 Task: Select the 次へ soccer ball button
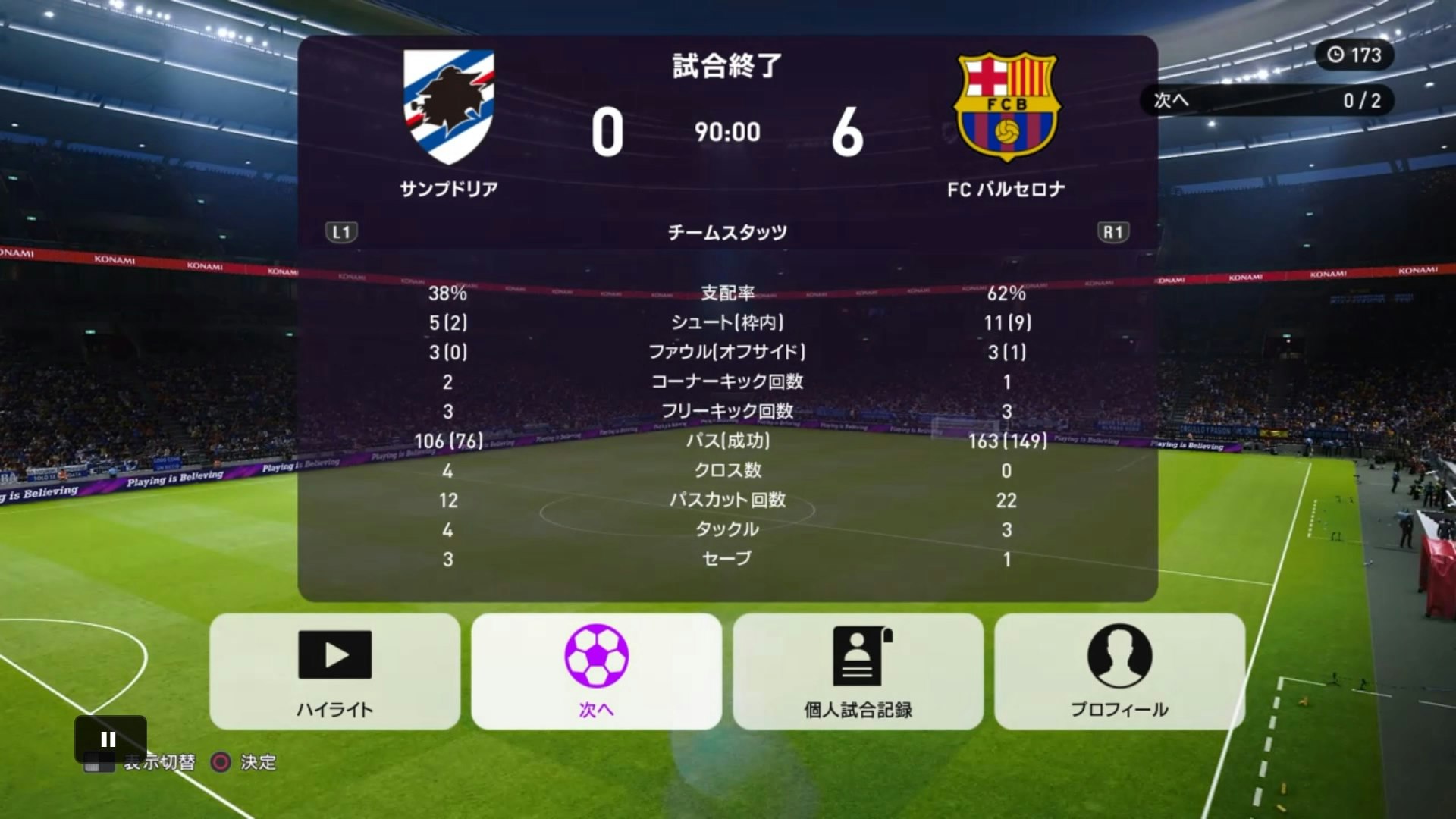(x=596, y=671)
